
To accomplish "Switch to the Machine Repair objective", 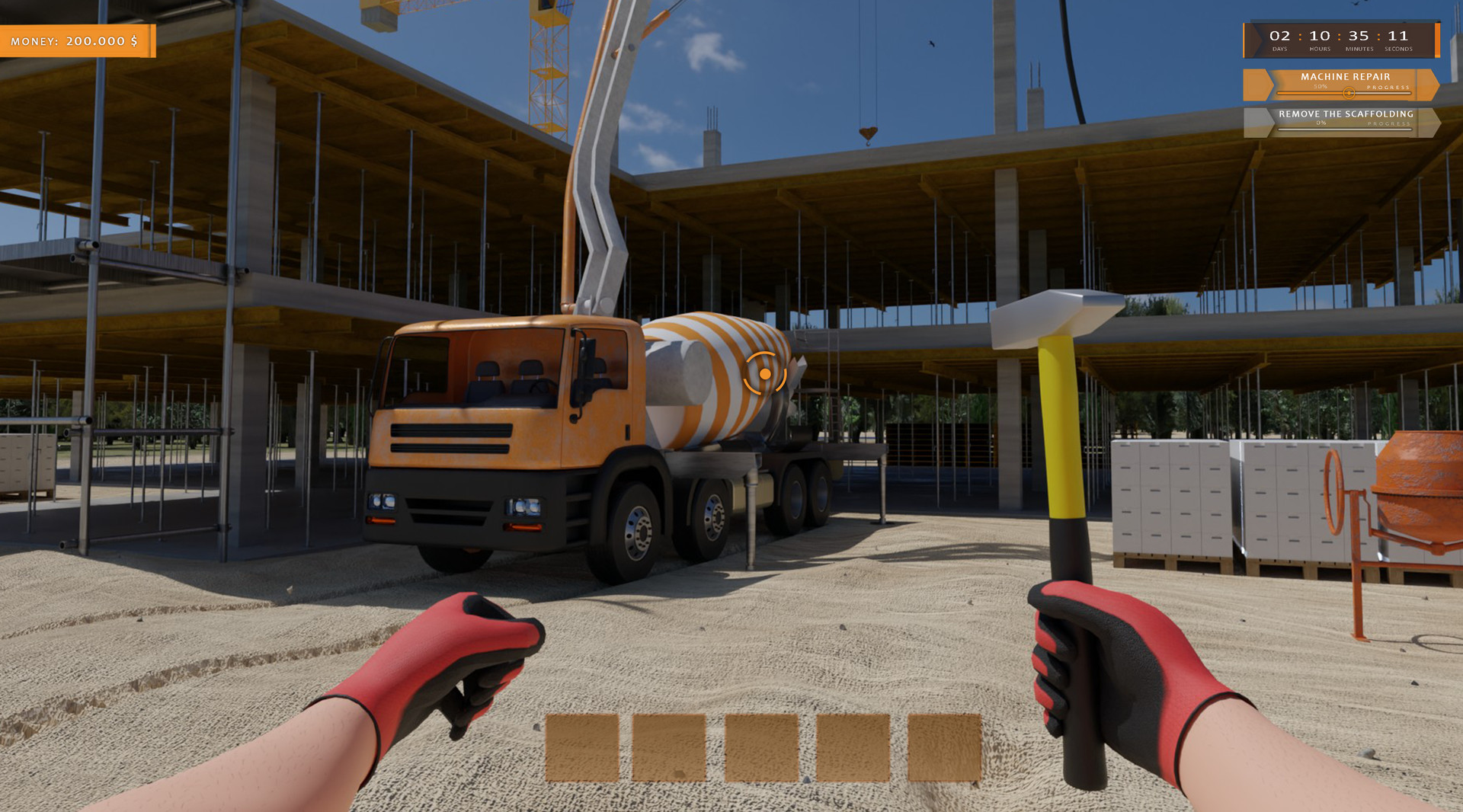I will click(x=1345, y=77).
